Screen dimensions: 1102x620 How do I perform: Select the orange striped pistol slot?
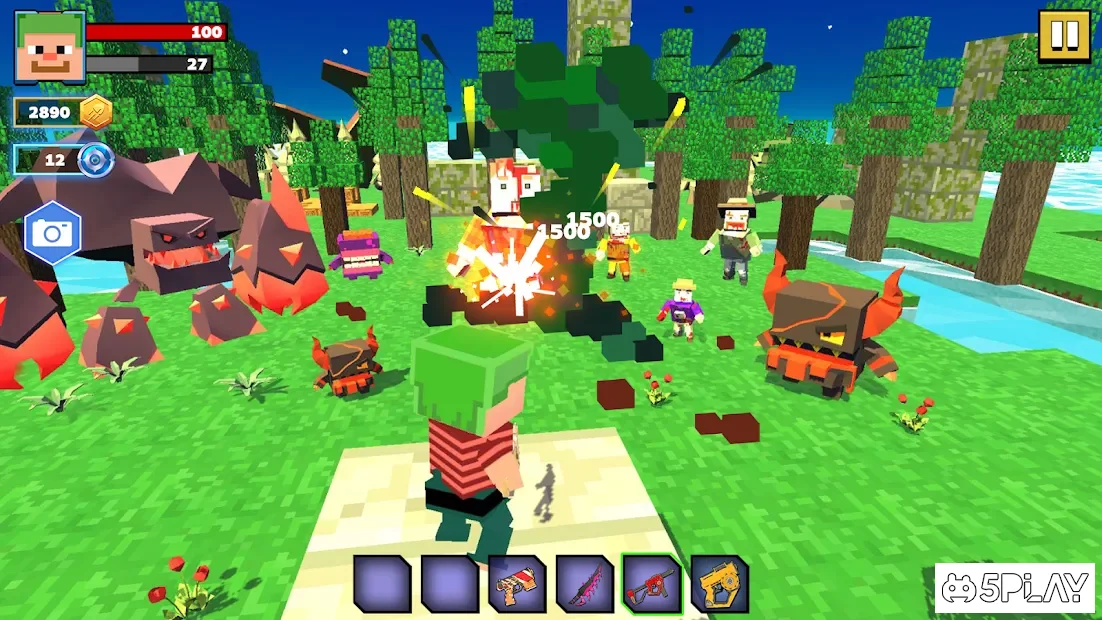click(517, 583)
